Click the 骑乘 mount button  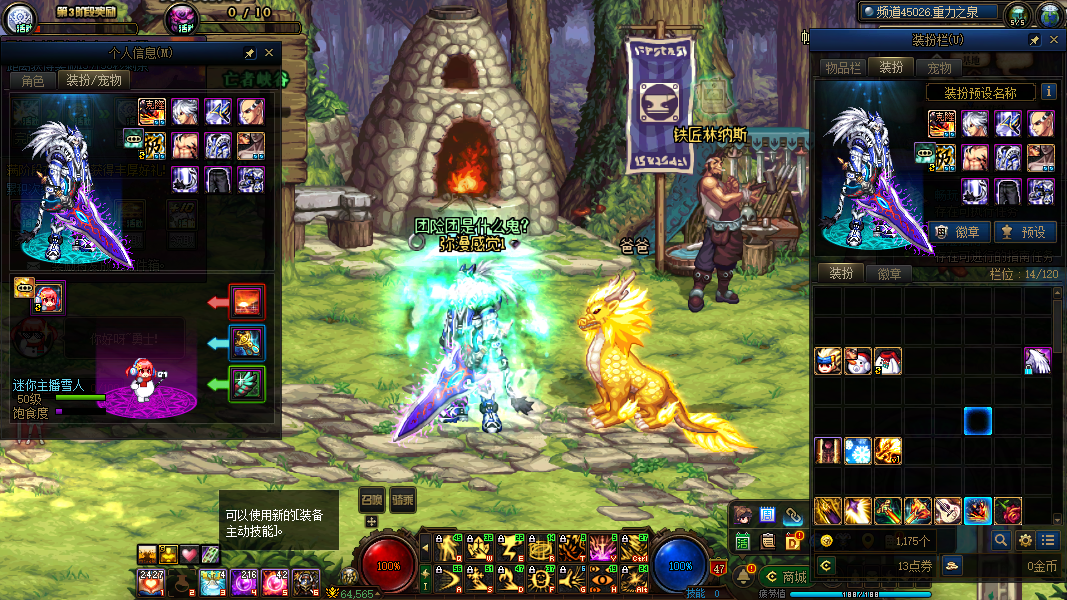[403, 497]
